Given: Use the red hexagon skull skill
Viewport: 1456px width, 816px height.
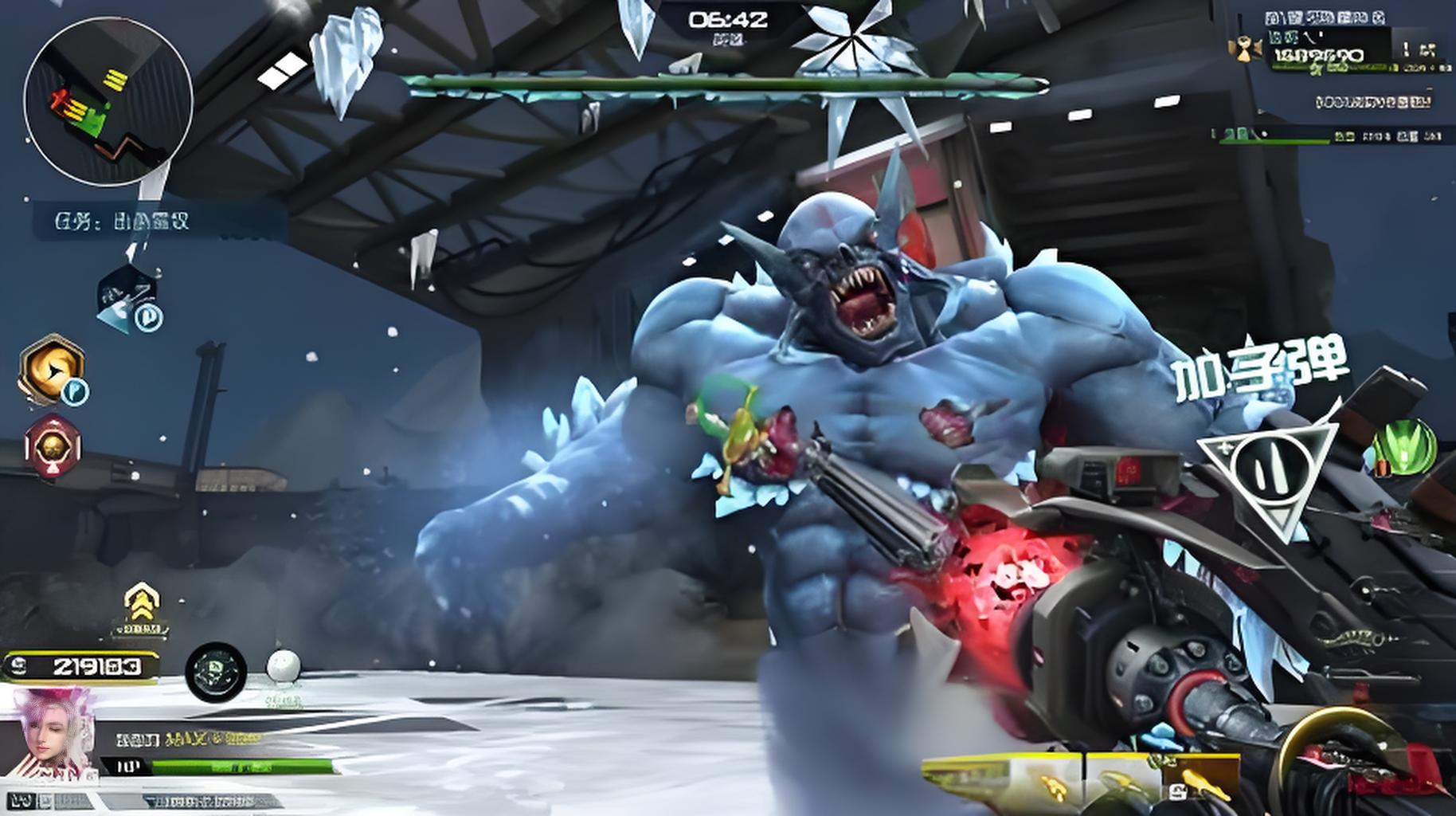Looking at the screenshot, I should [53, 447].
